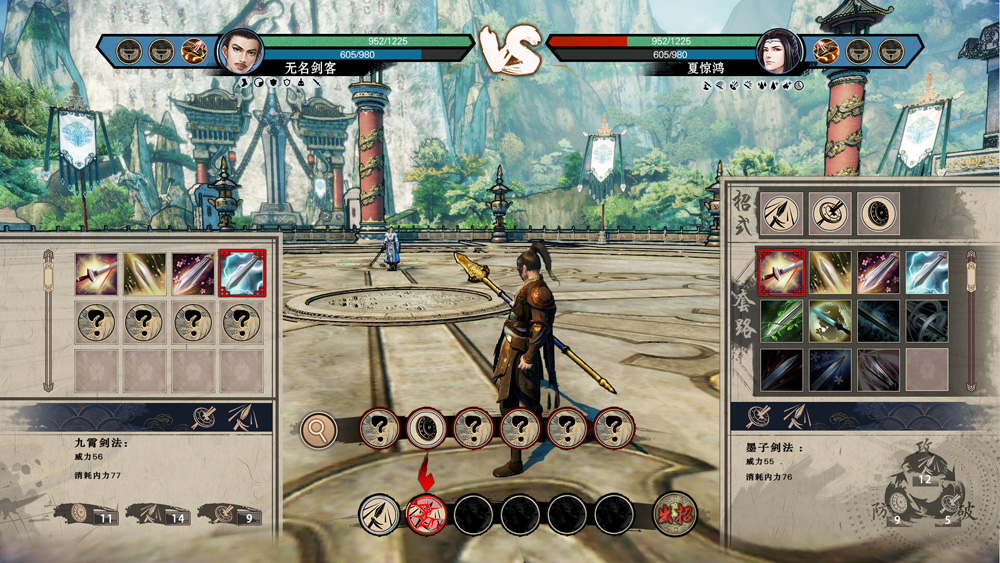The image size is (1000, 563).
Task: Click the 无名剑客 player portrait
Action: (x=239, y=50)
